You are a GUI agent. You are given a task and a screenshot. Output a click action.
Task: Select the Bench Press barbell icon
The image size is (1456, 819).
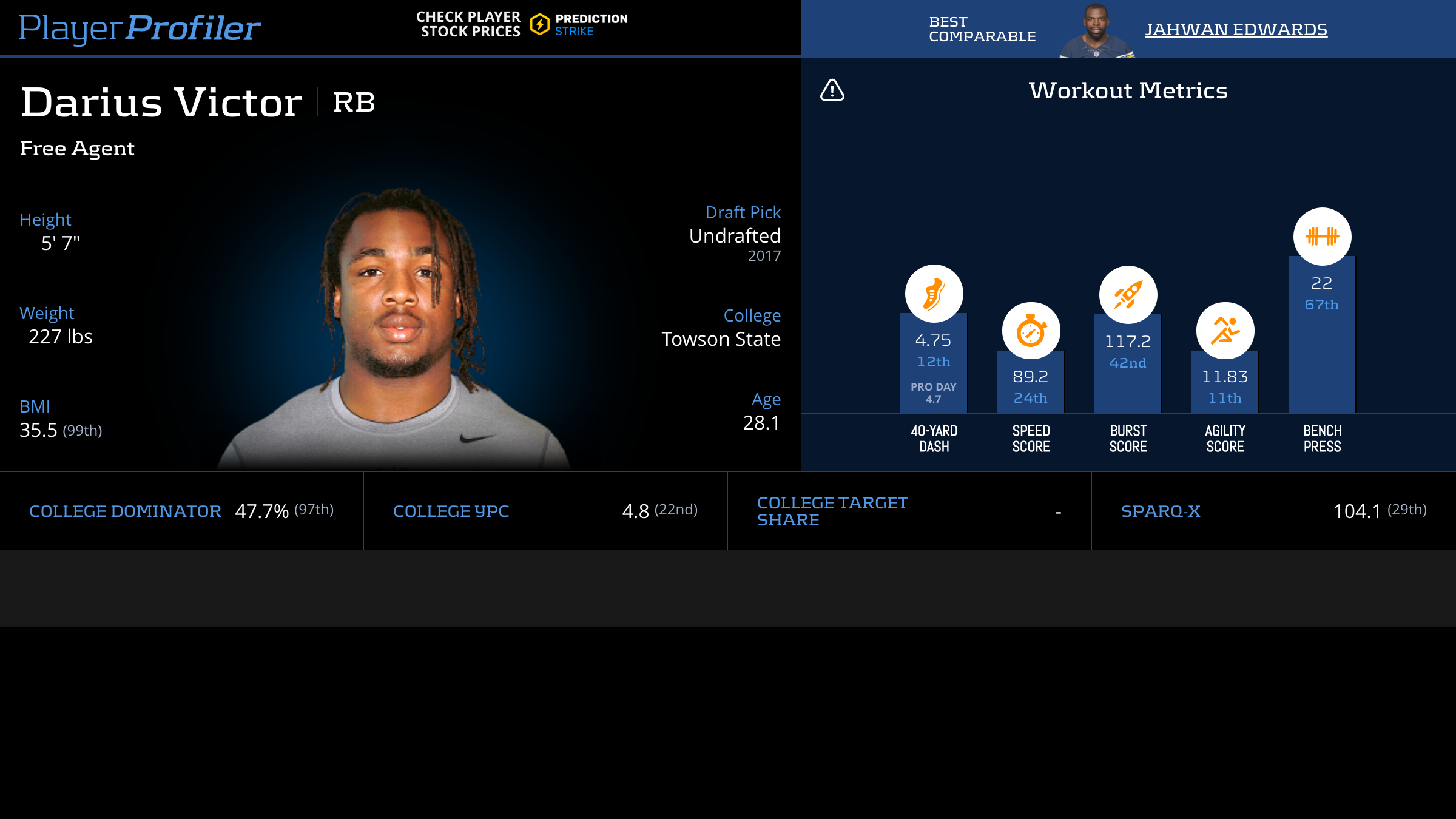click(1322, 237)
